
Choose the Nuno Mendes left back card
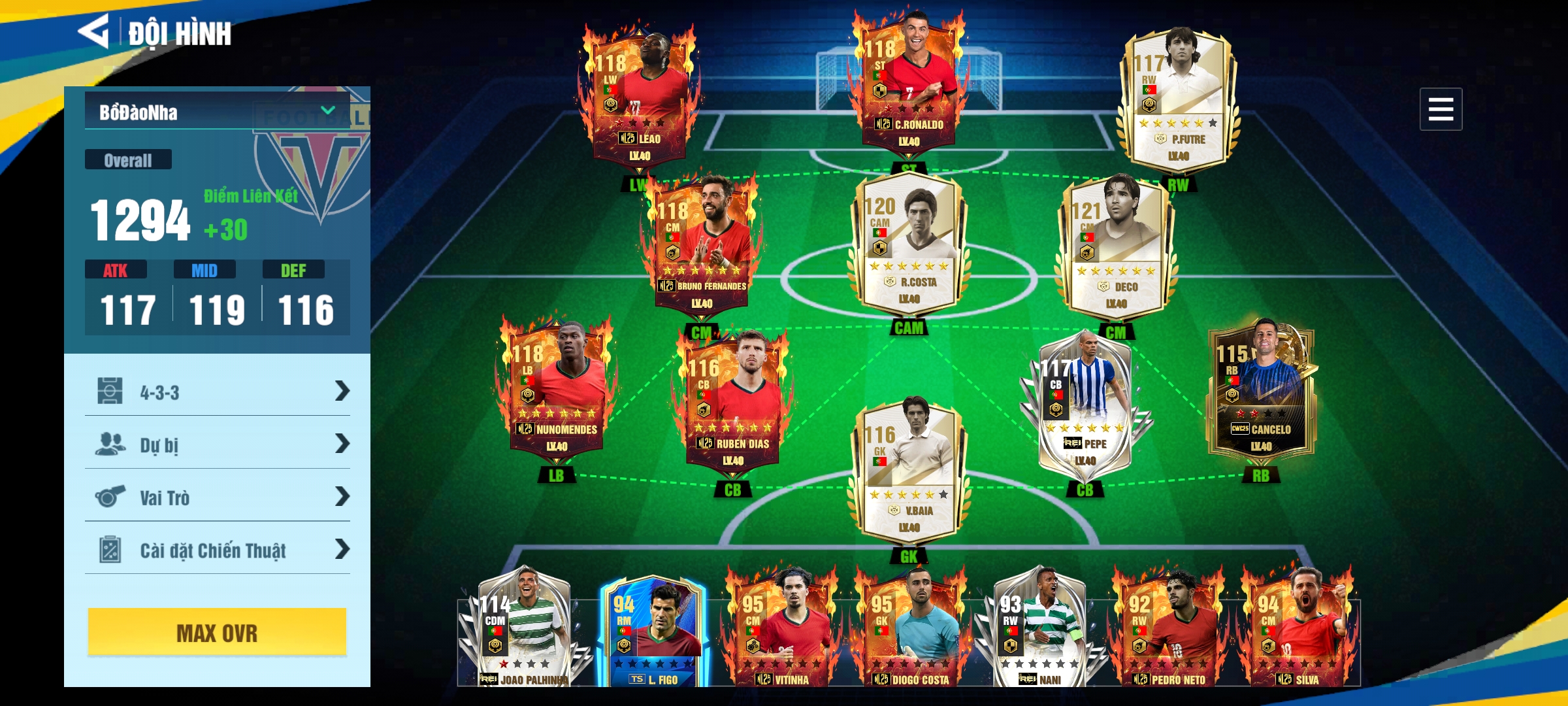pos(557,392)
